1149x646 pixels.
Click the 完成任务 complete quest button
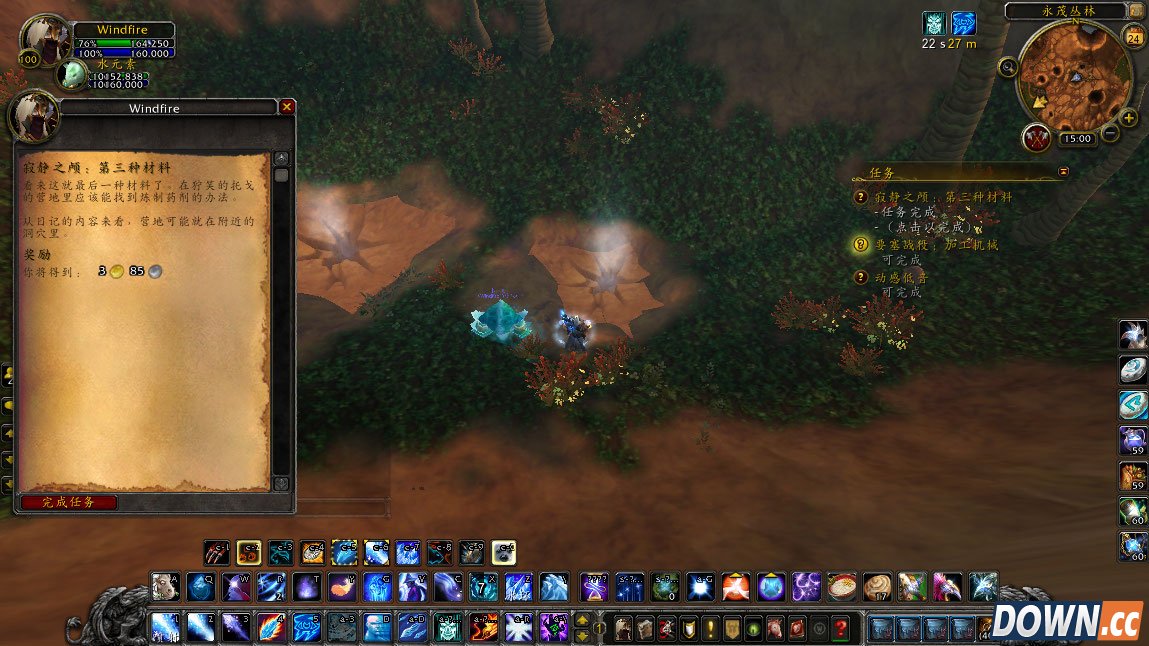(x=68, y=502)
